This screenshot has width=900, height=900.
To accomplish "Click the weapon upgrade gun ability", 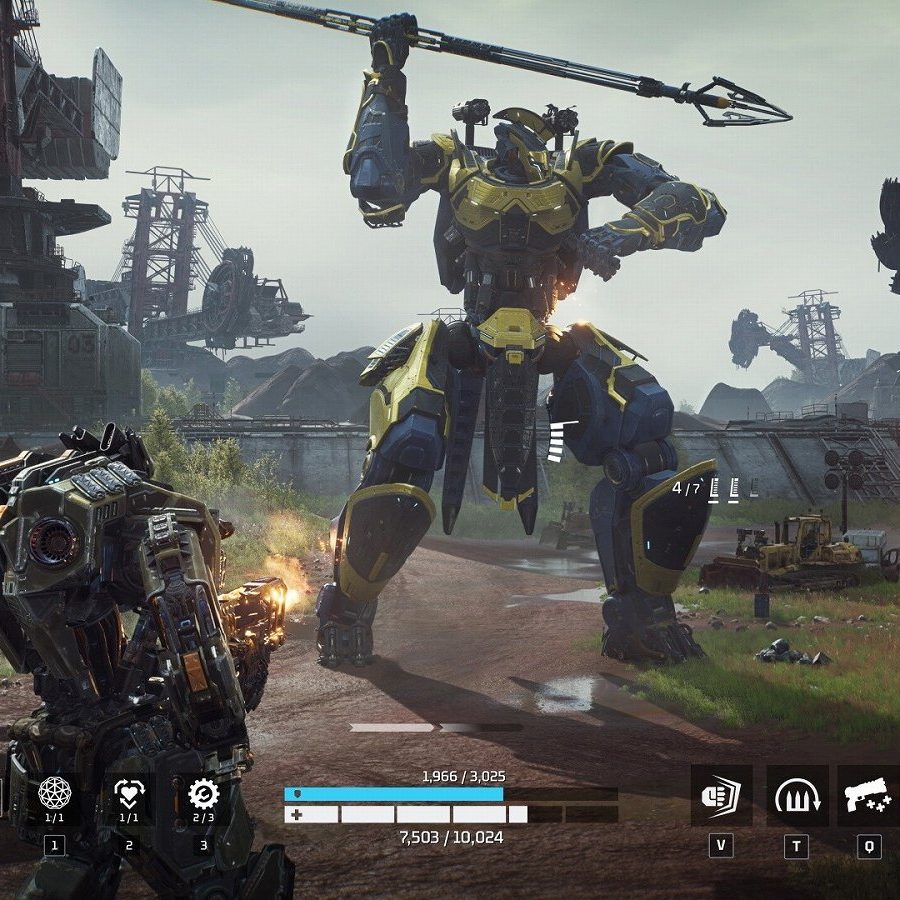I will pos(868,796).
